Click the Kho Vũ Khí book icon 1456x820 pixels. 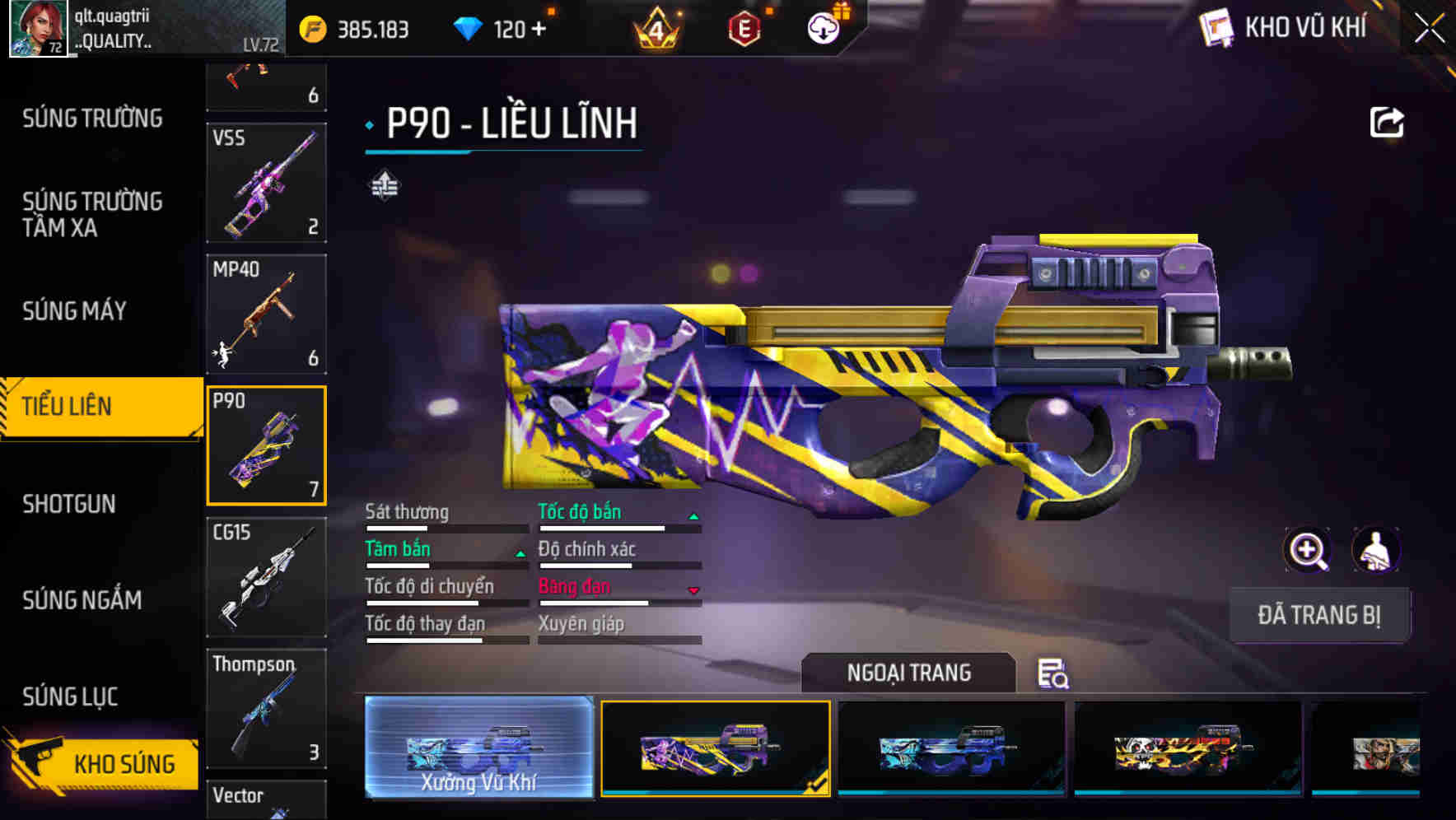click(x=1216, y=27)
